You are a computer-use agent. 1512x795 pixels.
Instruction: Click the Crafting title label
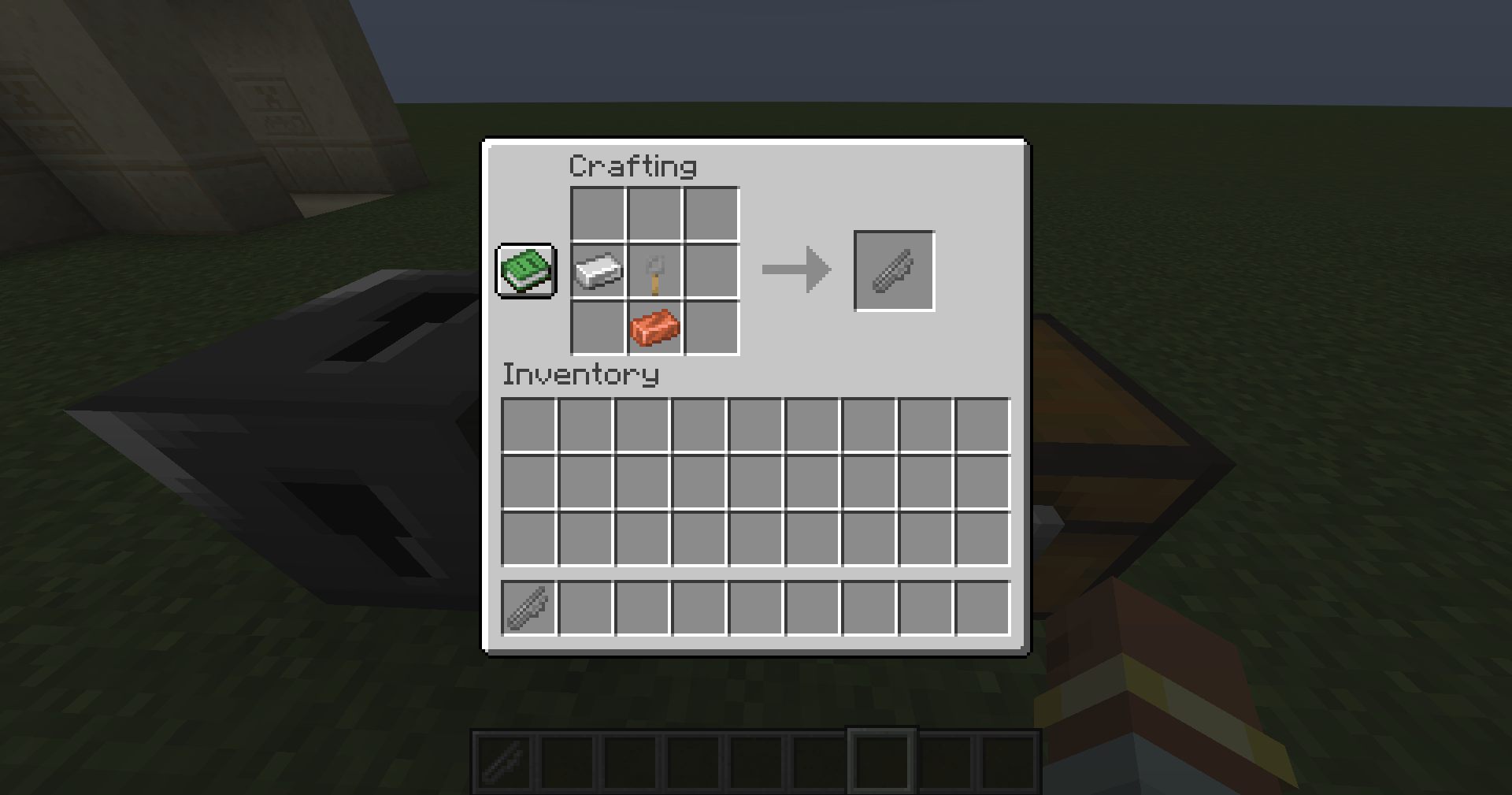(632, 165)
